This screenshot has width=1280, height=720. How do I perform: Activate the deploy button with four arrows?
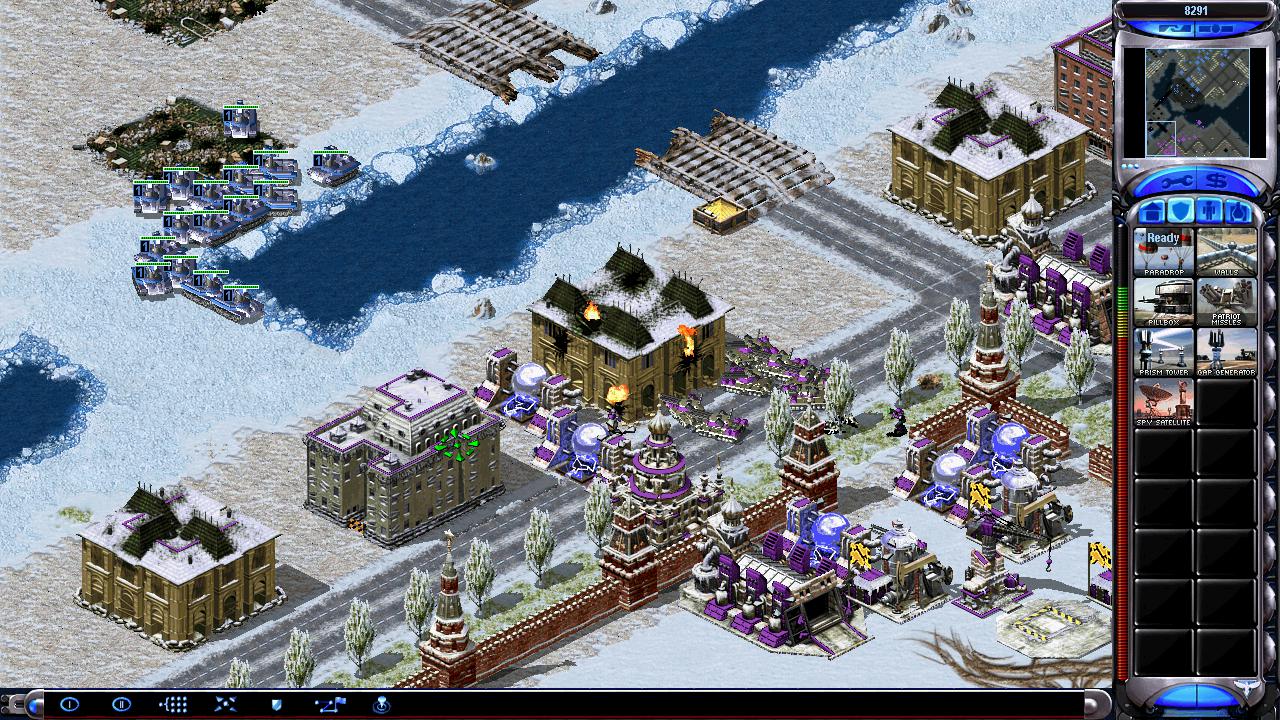pos(225,704)
